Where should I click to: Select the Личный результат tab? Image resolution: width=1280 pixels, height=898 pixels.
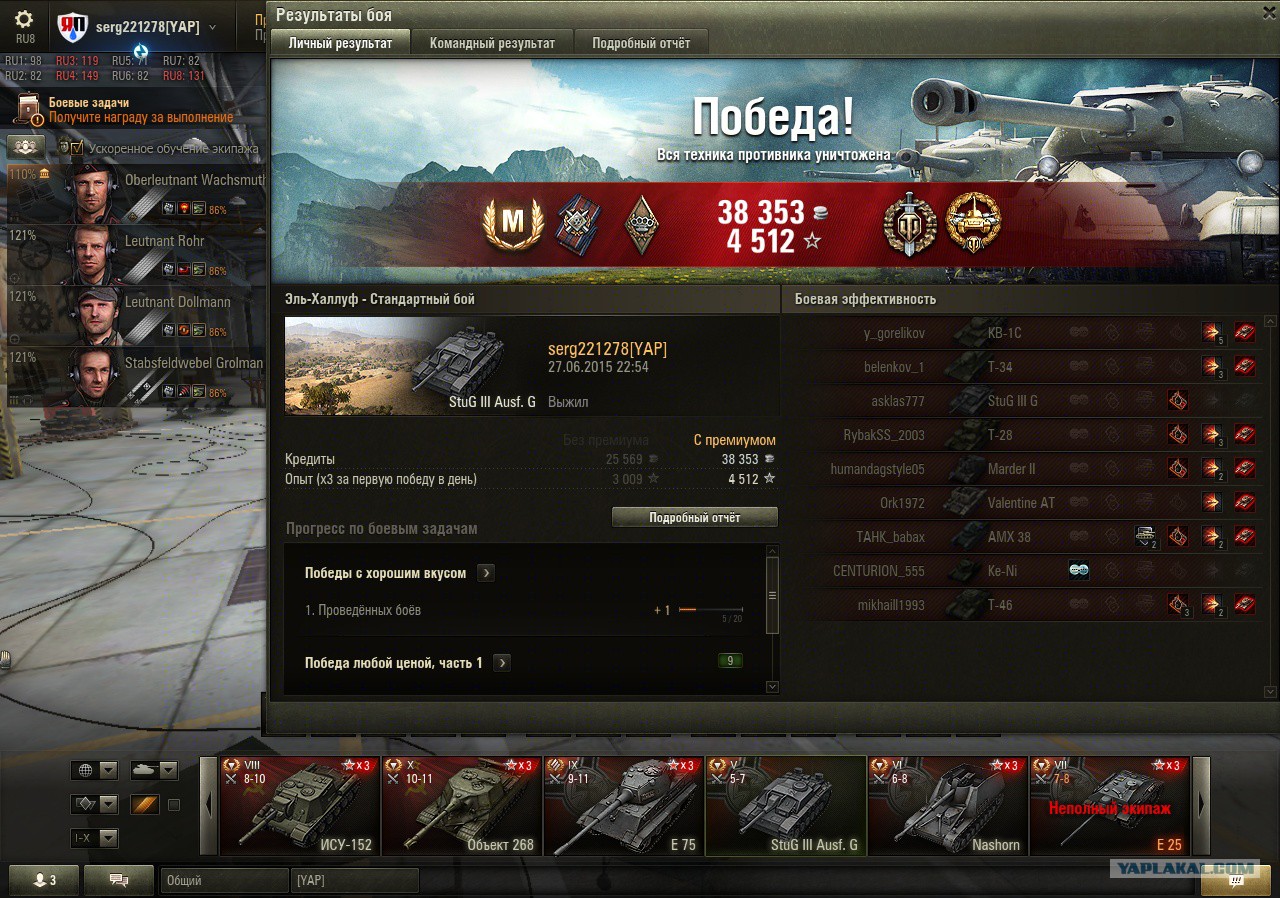click(340, 43)
